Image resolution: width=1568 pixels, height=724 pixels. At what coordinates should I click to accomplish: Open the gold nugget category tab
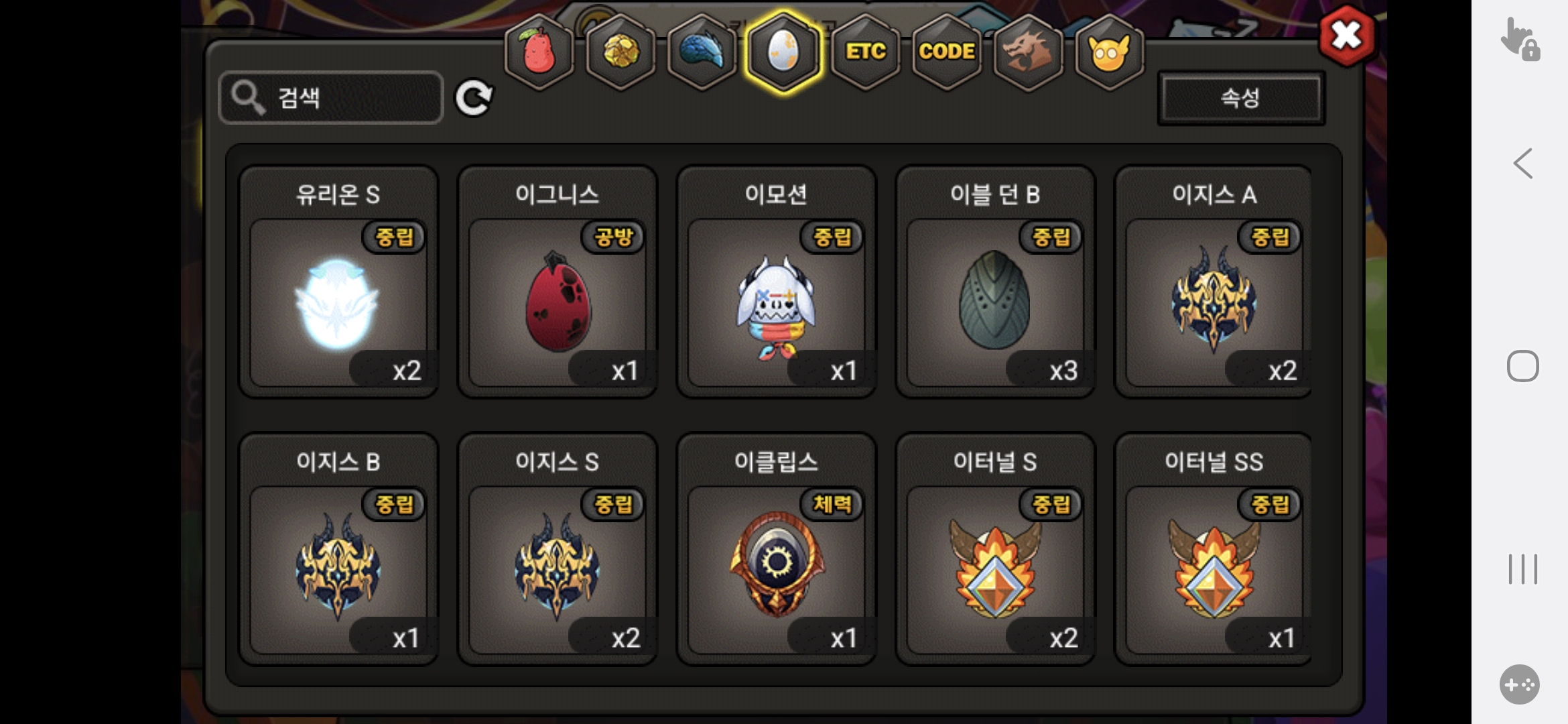(621, 52)
